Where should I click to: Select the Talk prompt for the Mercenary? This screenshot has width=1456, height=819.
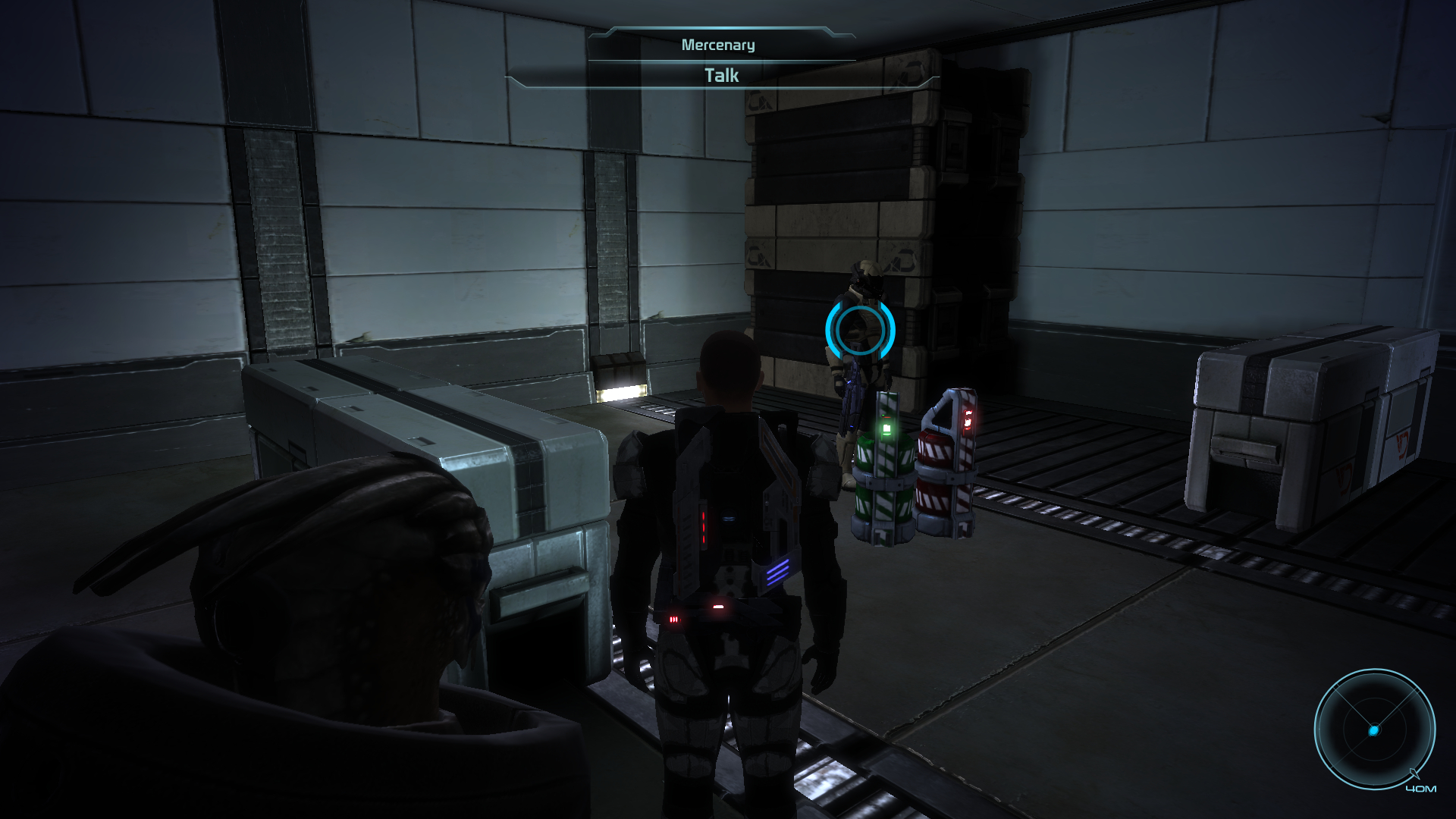coord(721,76)
